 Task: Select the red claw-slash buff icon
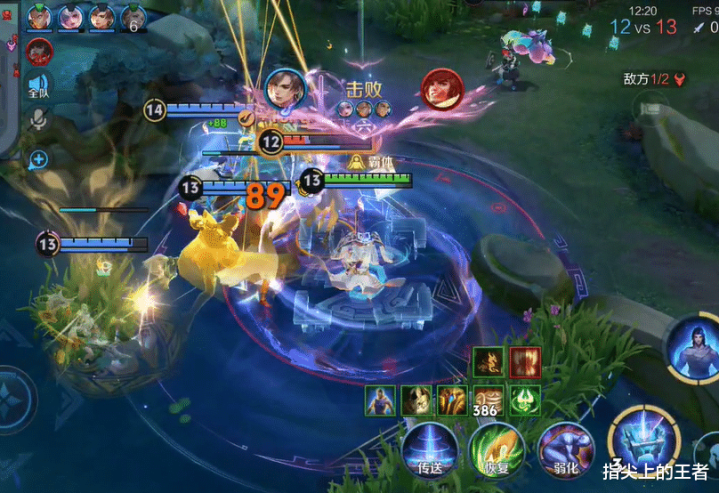point(525,362)
